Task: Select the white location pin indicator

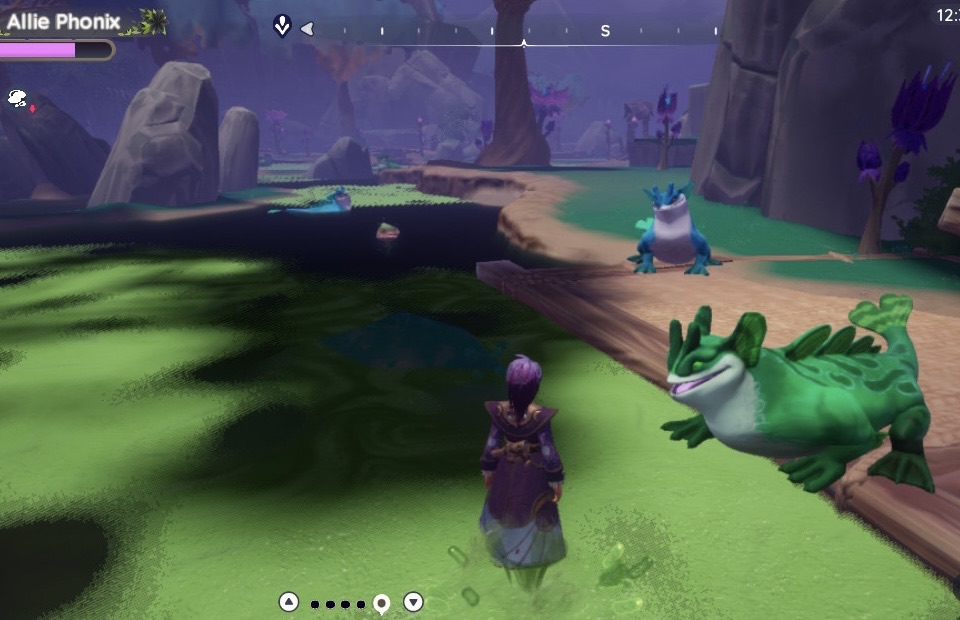Action: coord(381,603)
